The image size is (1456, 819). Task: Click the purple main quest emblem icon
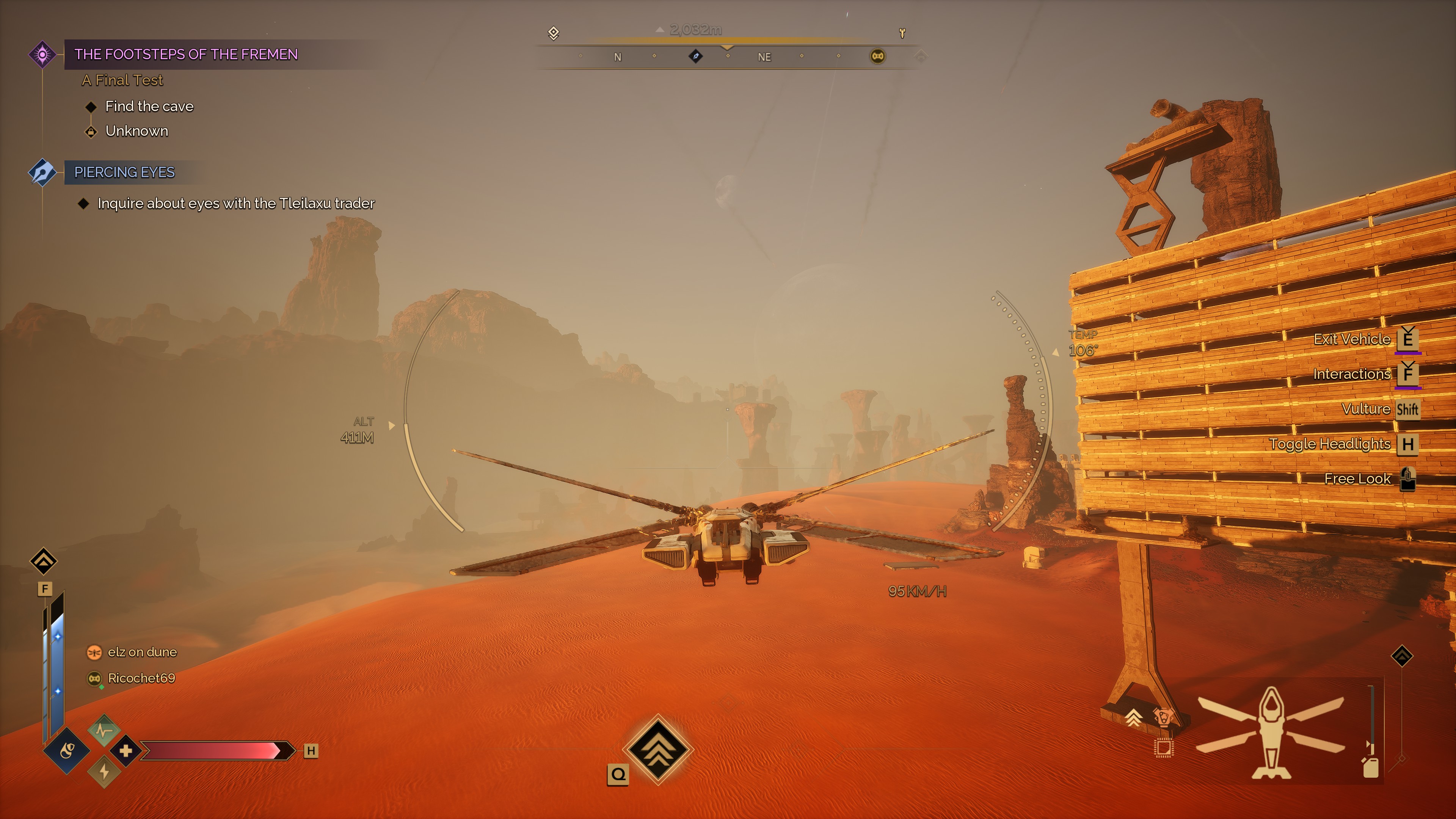coord(42,54)
